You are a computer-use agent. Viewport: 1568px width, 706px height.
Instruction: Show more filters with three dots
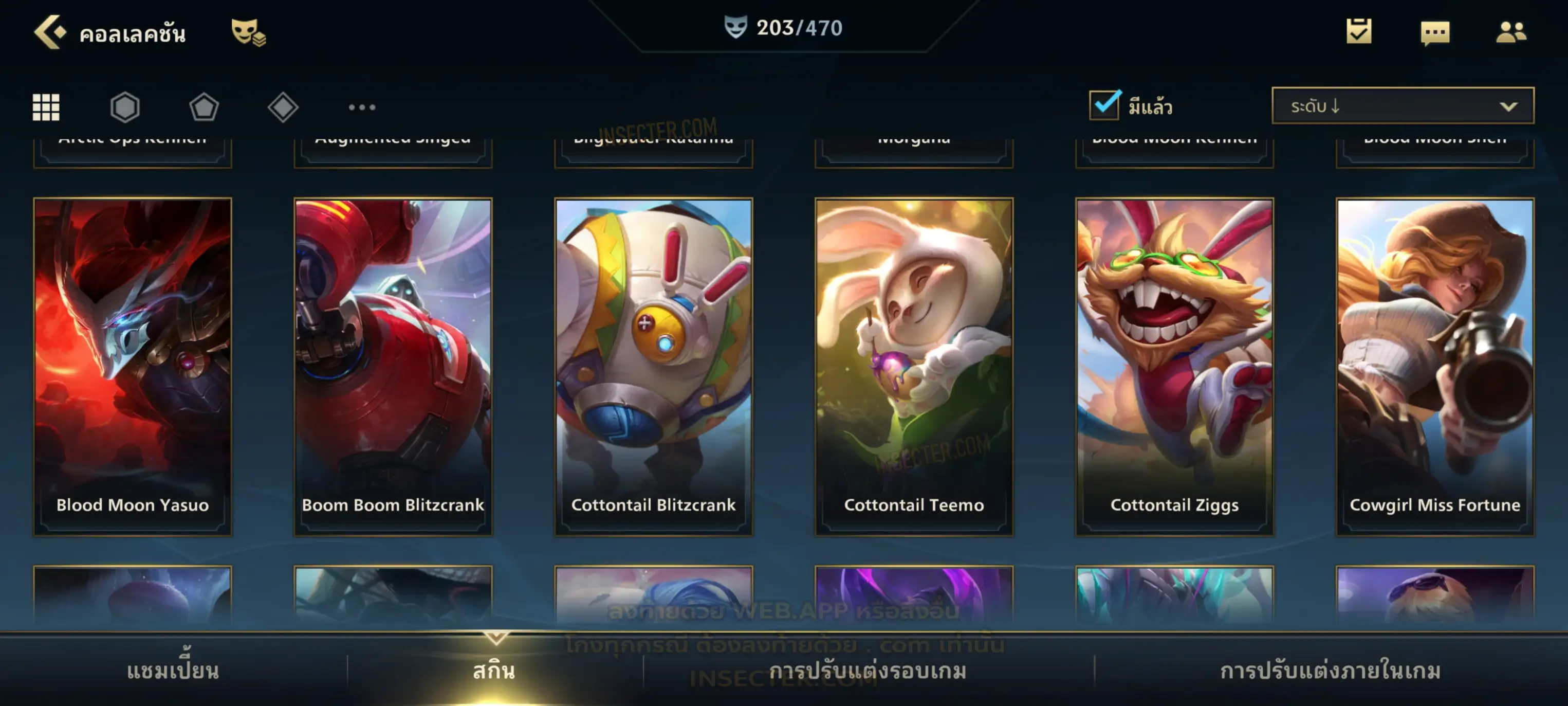tap(362, 107)
